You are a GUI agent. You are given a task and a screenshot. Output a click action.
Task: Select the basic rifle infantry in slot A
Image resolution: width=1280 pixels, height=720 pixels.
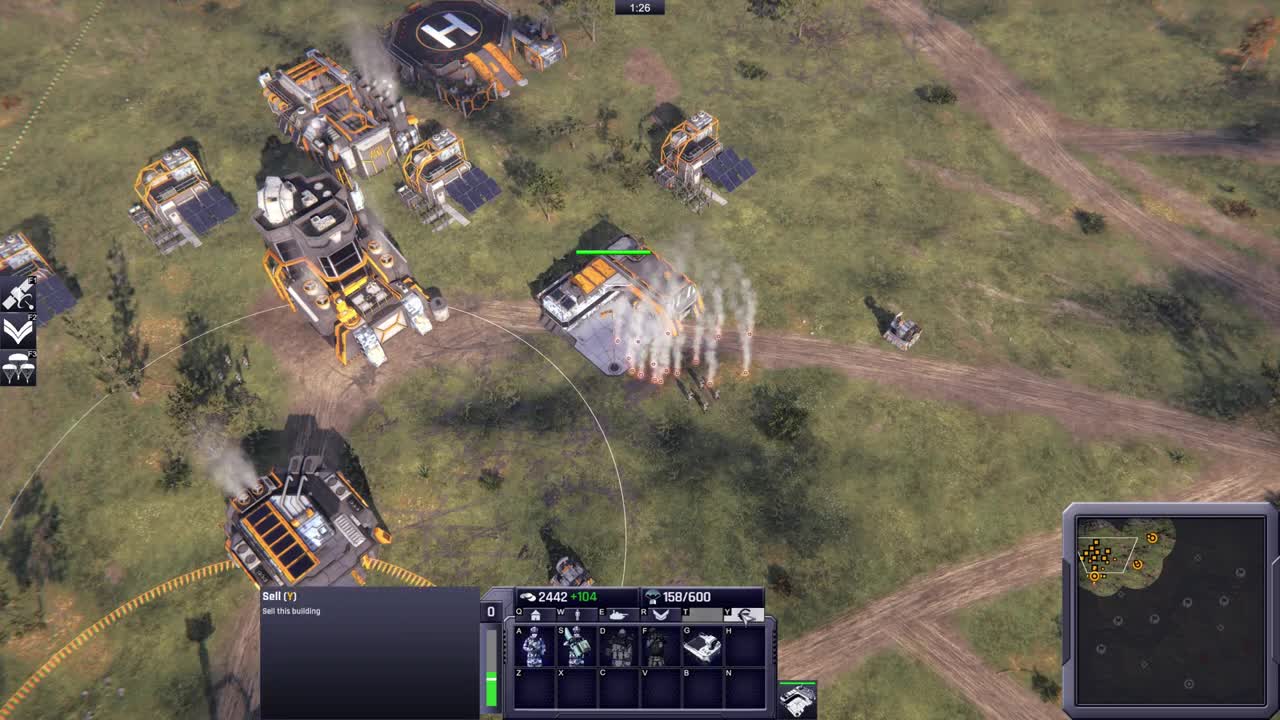[533, 646]
